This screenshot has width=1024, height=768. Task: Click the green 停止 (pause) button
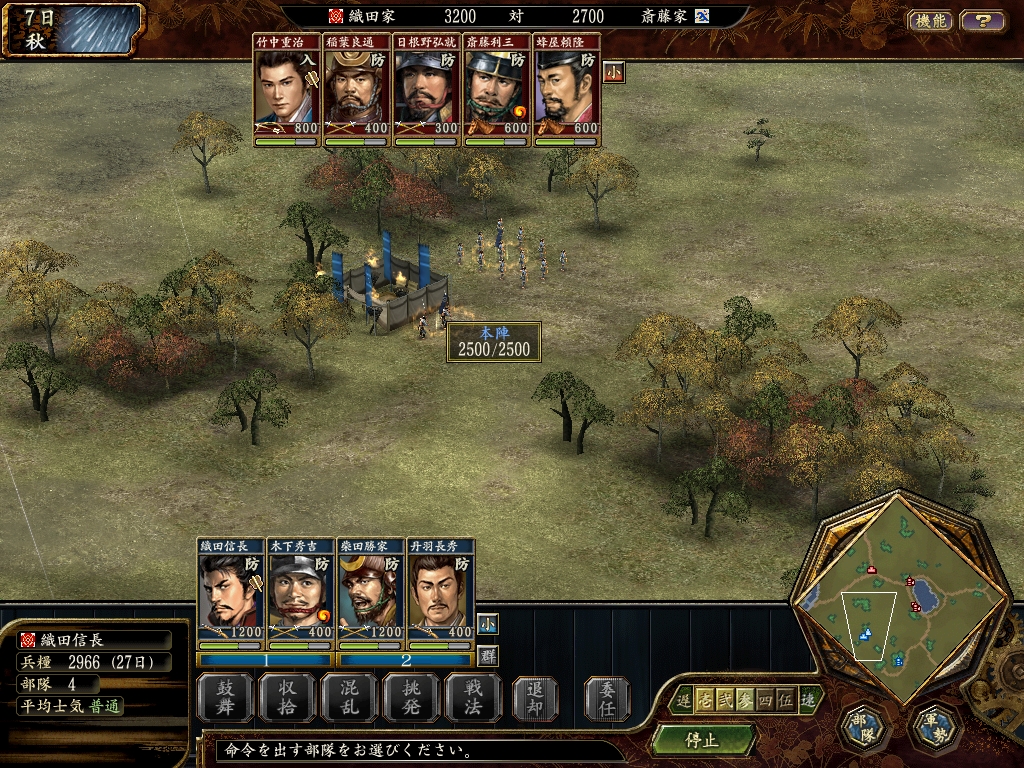[x=702, y=740]
